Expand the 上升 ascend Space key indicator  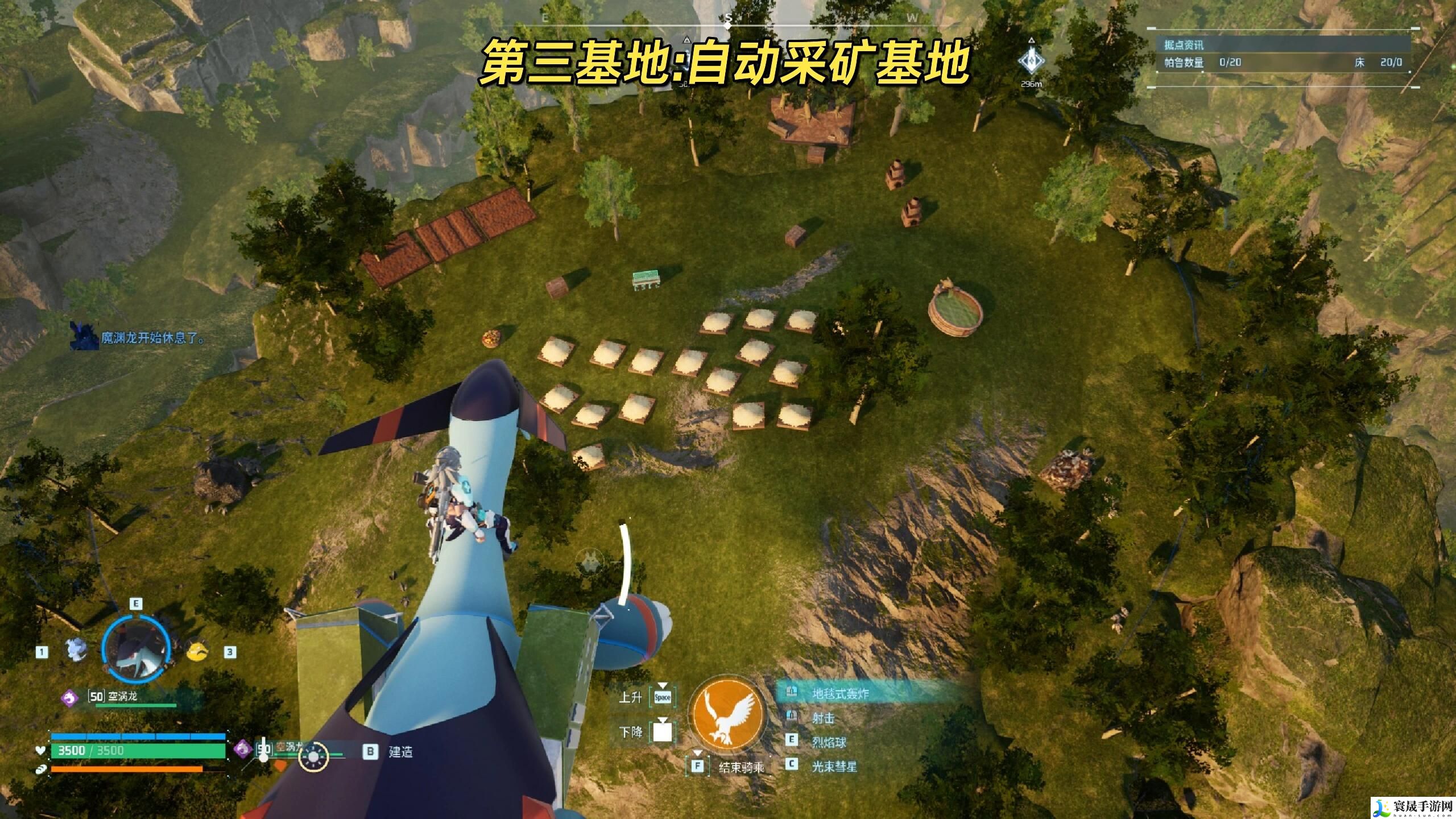coord(663,698)
